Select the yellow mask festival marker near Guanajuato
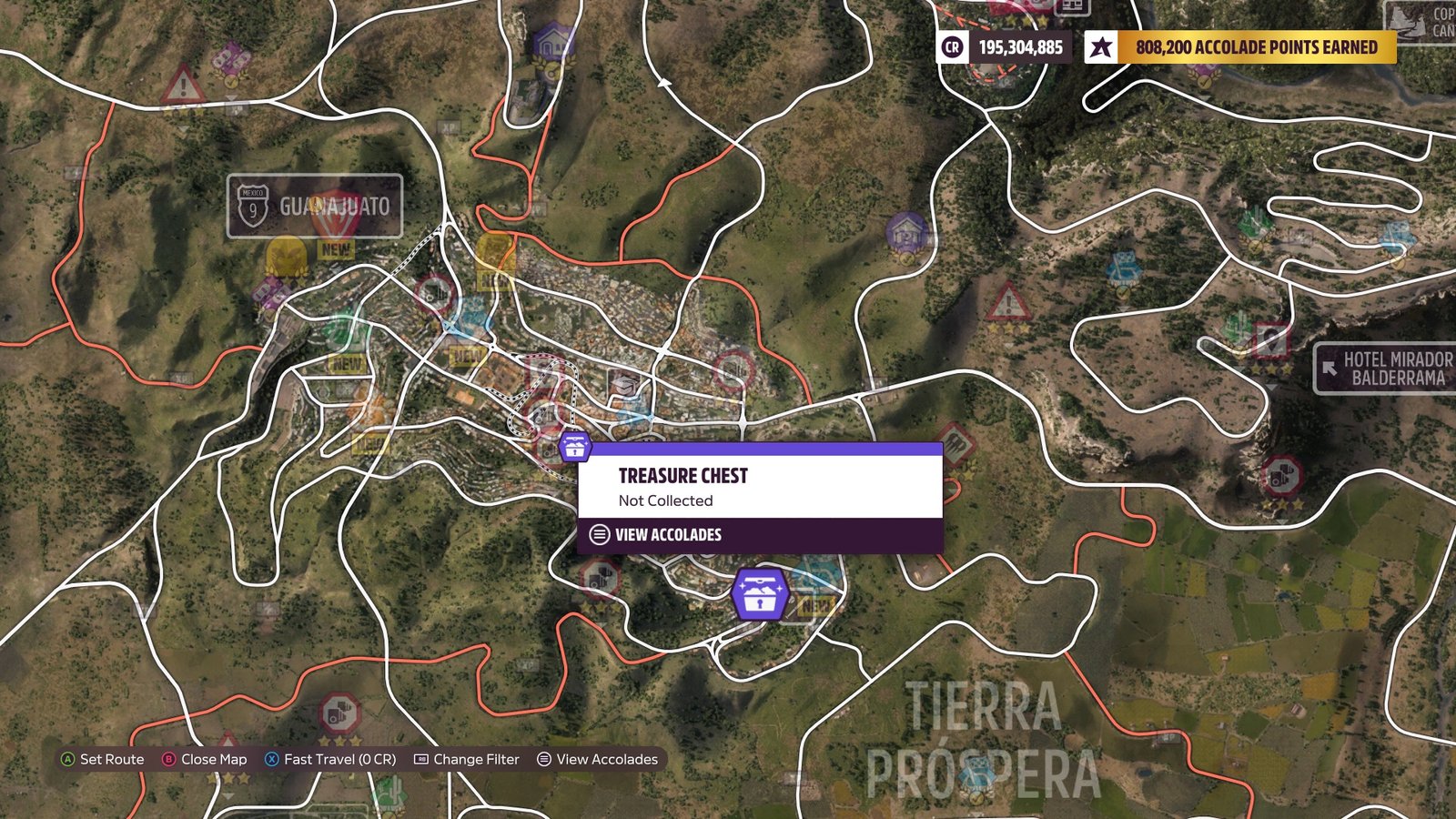This screenshot has width=1456, height=819. [286, 256]
